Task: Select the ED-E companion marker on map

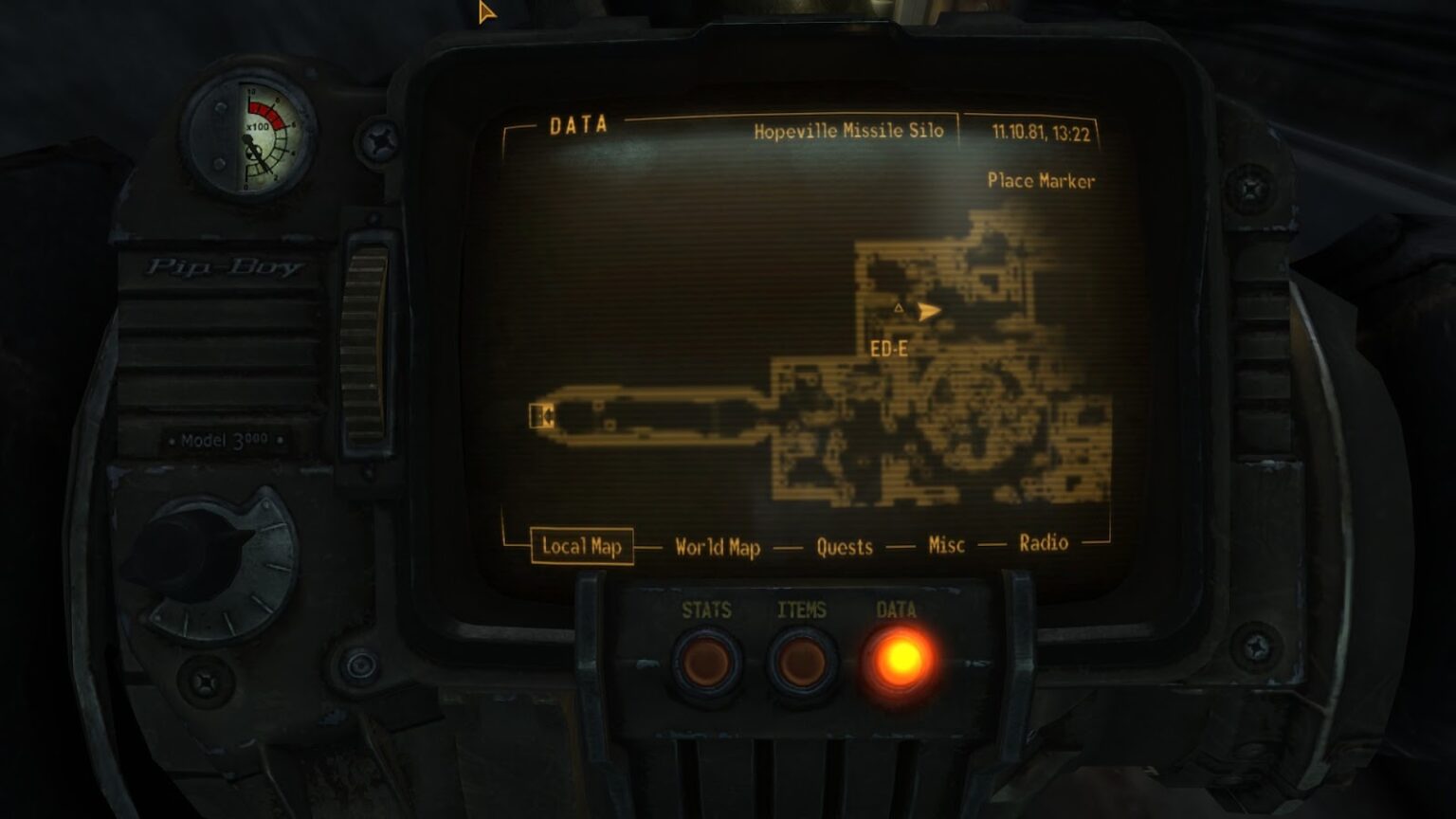Action: pyautogui.click(x=899, y=308)
